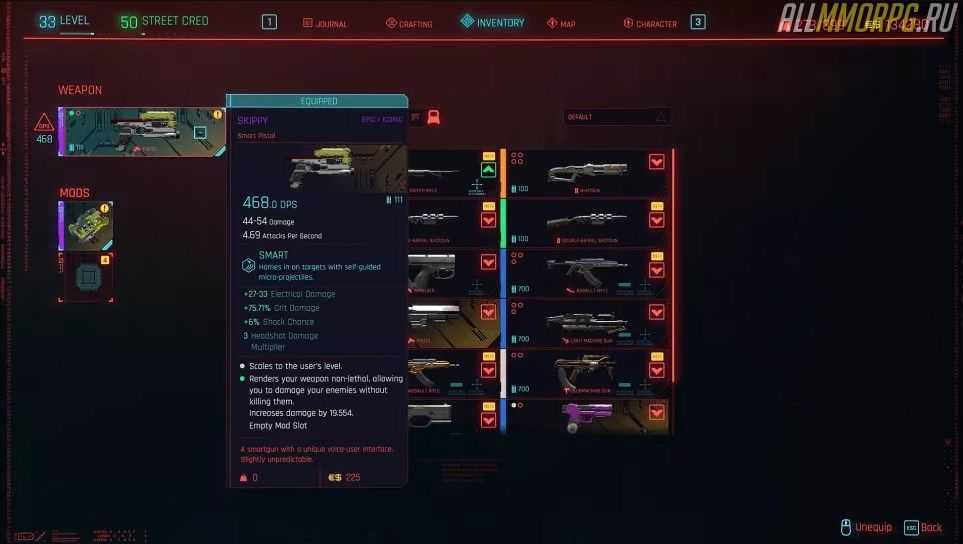Click the red vehicle filter icon
The image size is (963, 544).
pos(434,117)
